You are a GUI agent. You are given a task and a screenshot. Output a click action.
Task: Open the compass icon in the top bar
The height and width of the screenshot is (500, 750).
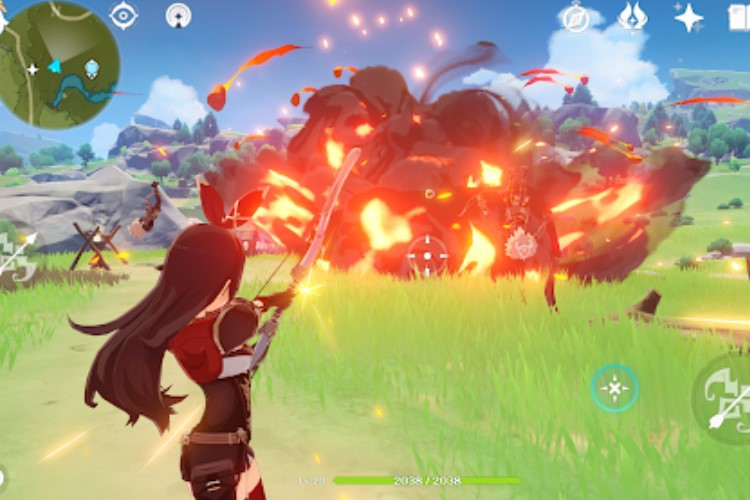pyautogui.click(x=576, y=16)
